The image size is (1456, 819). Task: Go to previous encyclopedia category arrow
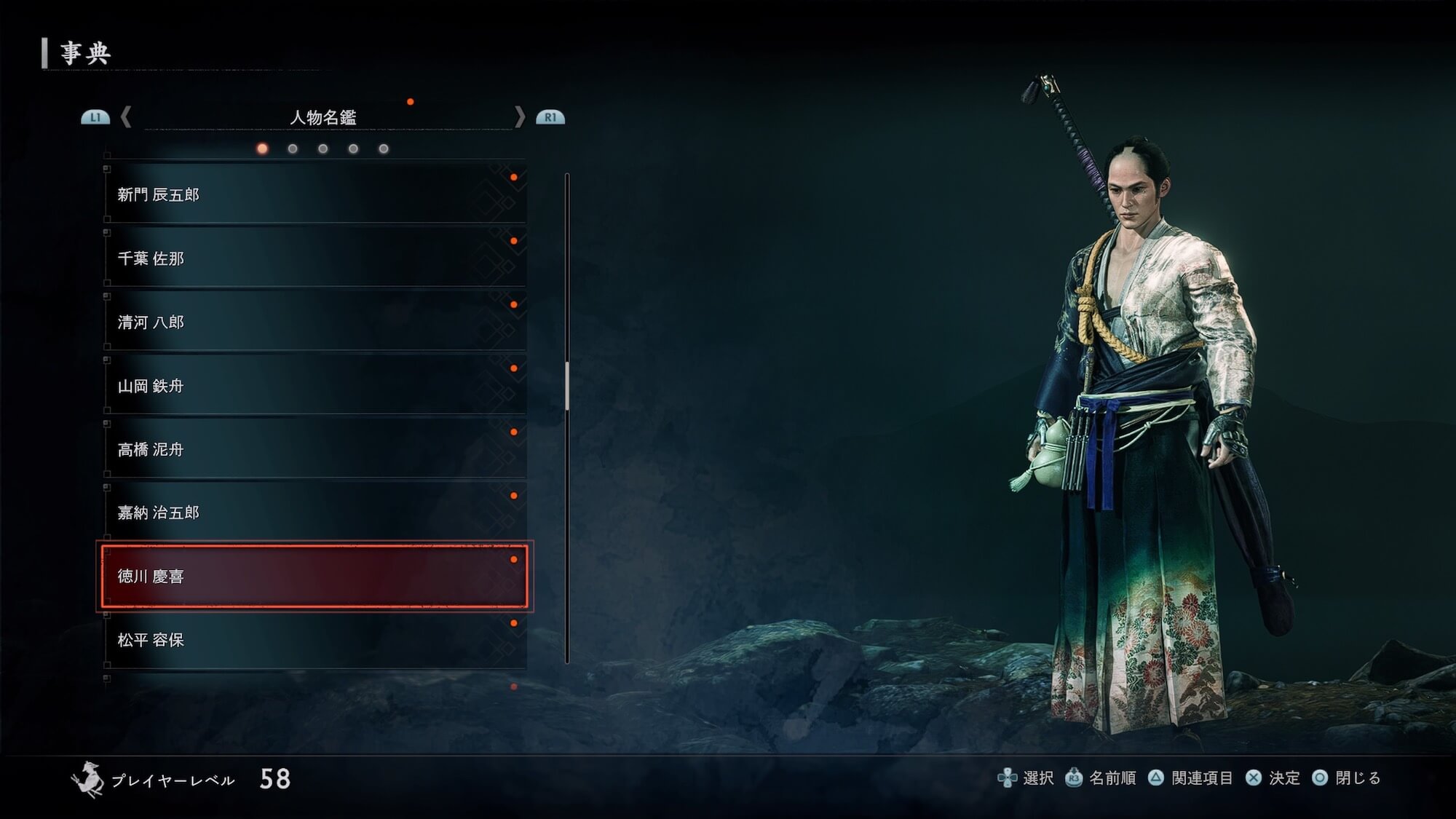point(126,116)
